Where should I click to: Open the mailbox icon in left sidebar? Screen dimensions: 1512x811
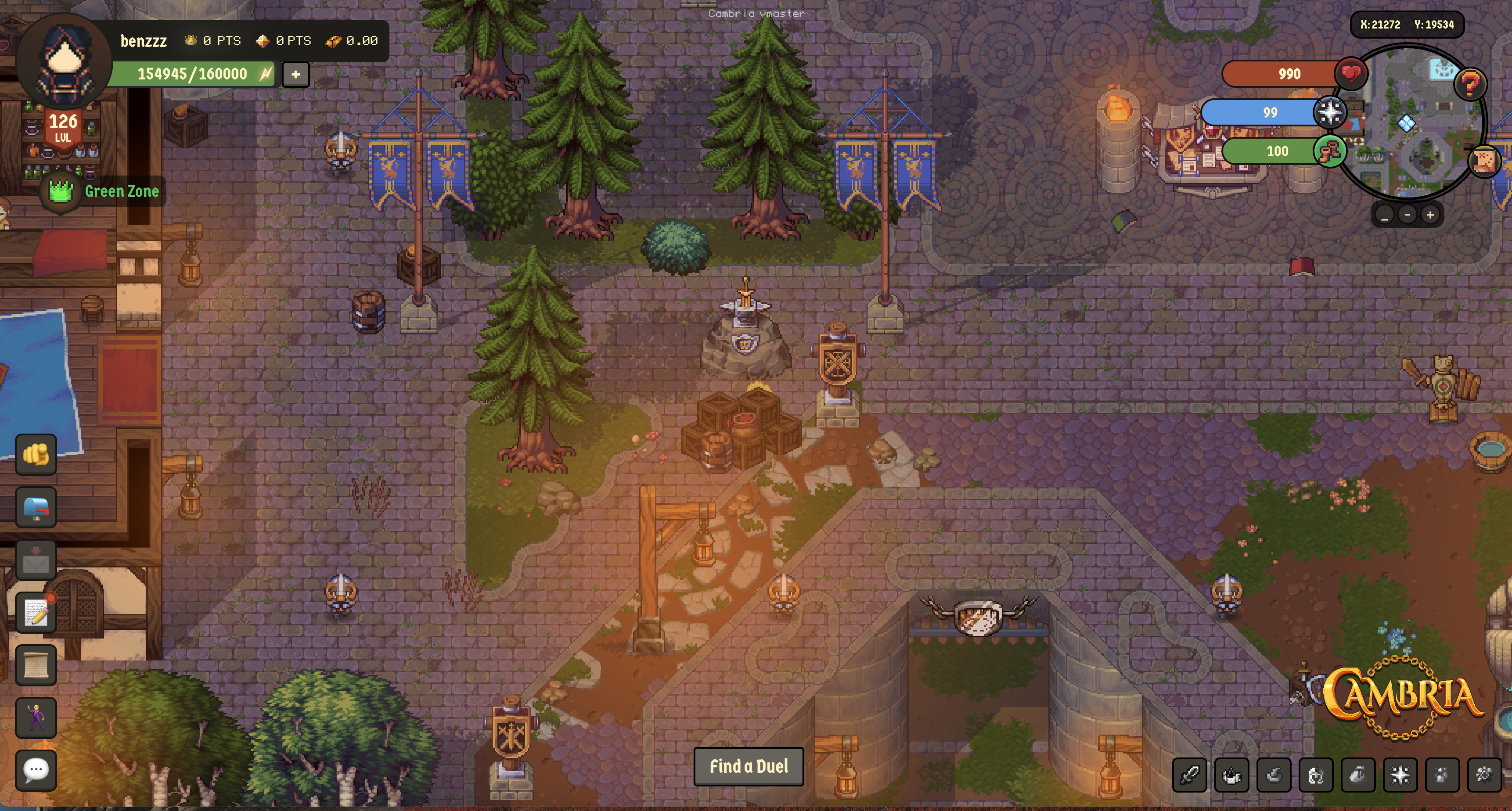[36, 507]
